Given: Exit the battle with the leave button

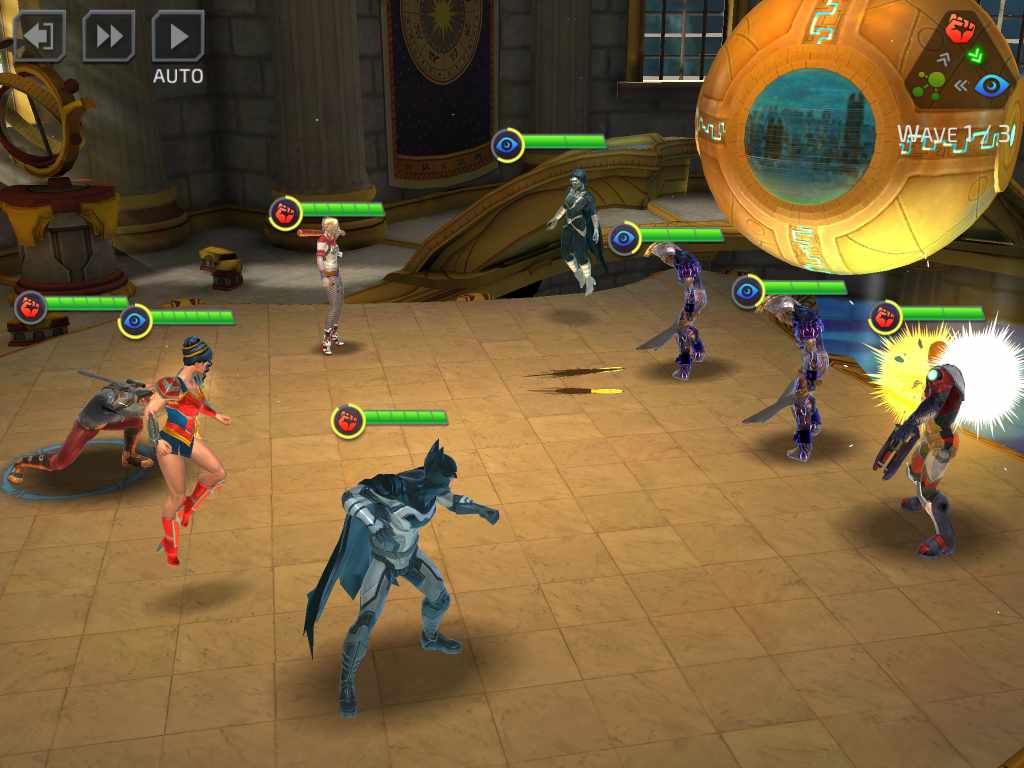Looking at the screenshot, I should coord(39,37).
